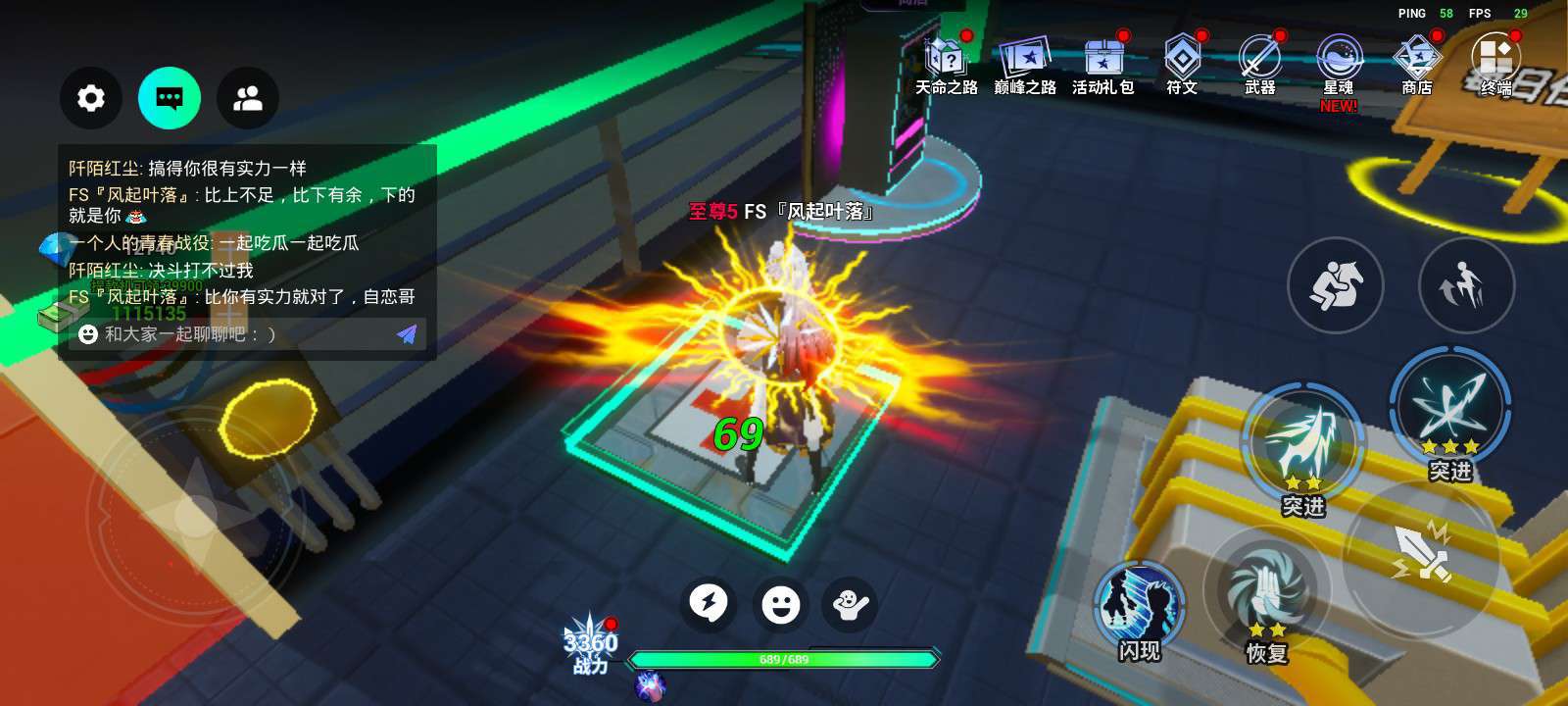Open the friends list icon
1568x706 pixels.
[248, 98]
